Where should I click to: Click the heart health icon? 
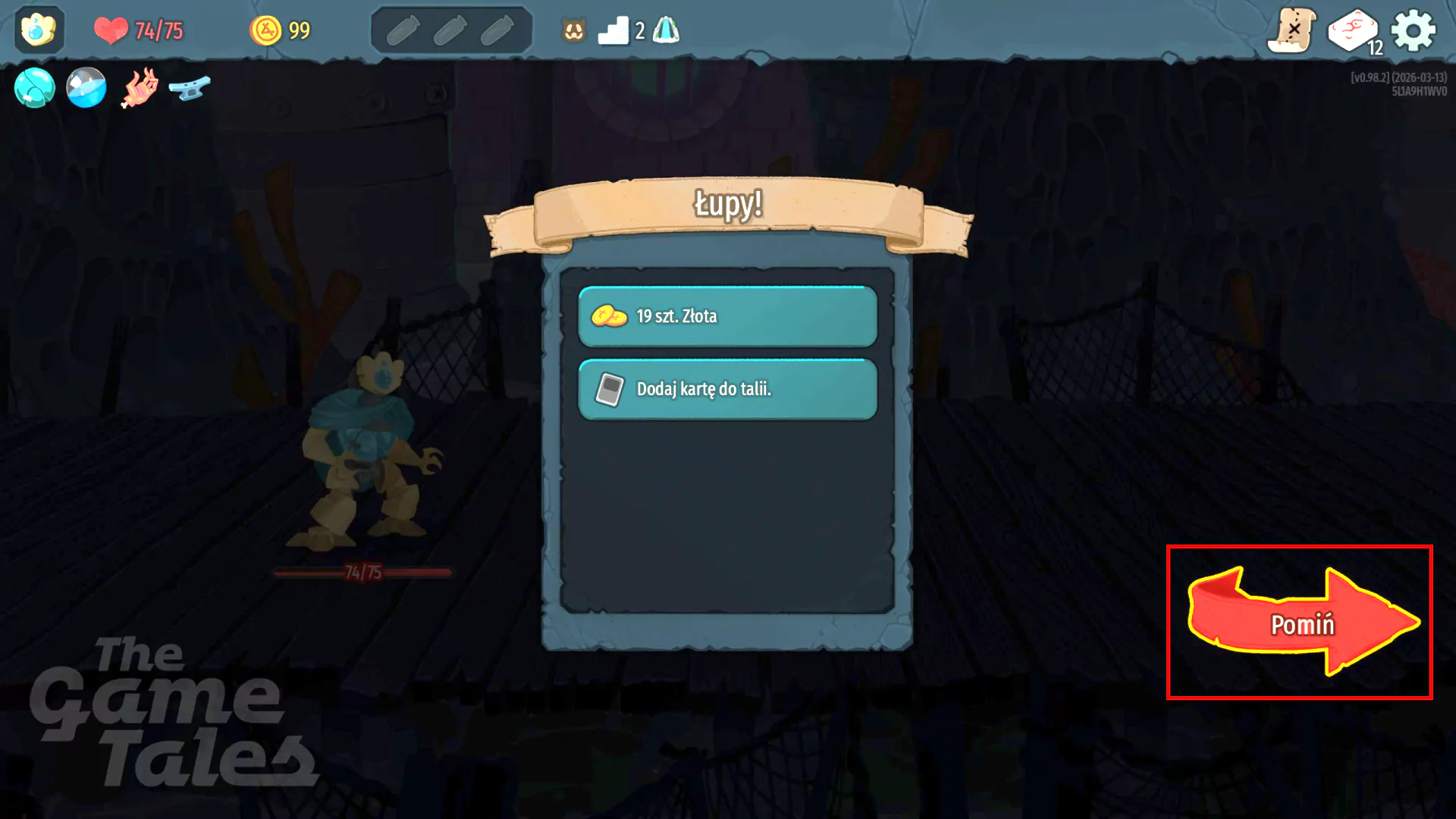[x=112, y=30]
